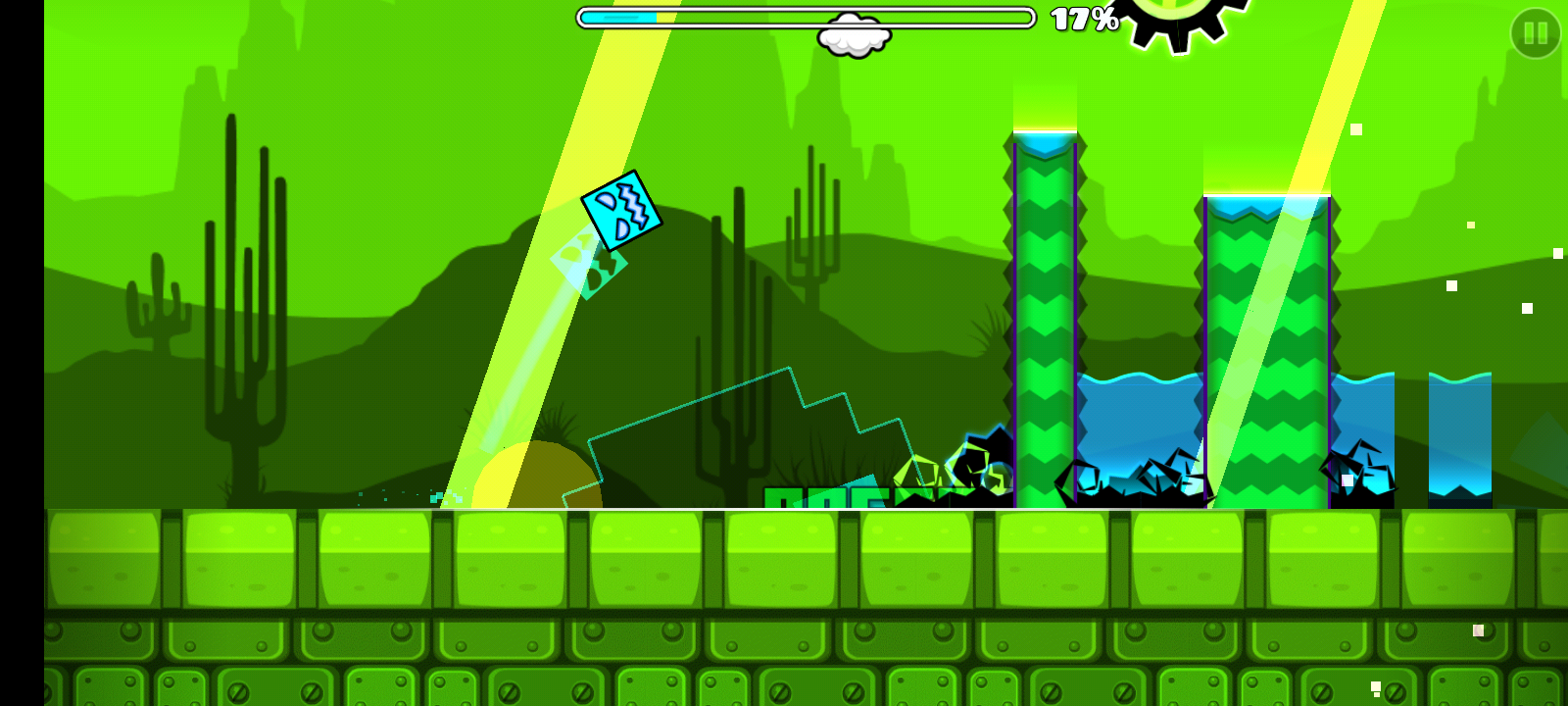Pause the game with the pause button

pos(1535,33)
